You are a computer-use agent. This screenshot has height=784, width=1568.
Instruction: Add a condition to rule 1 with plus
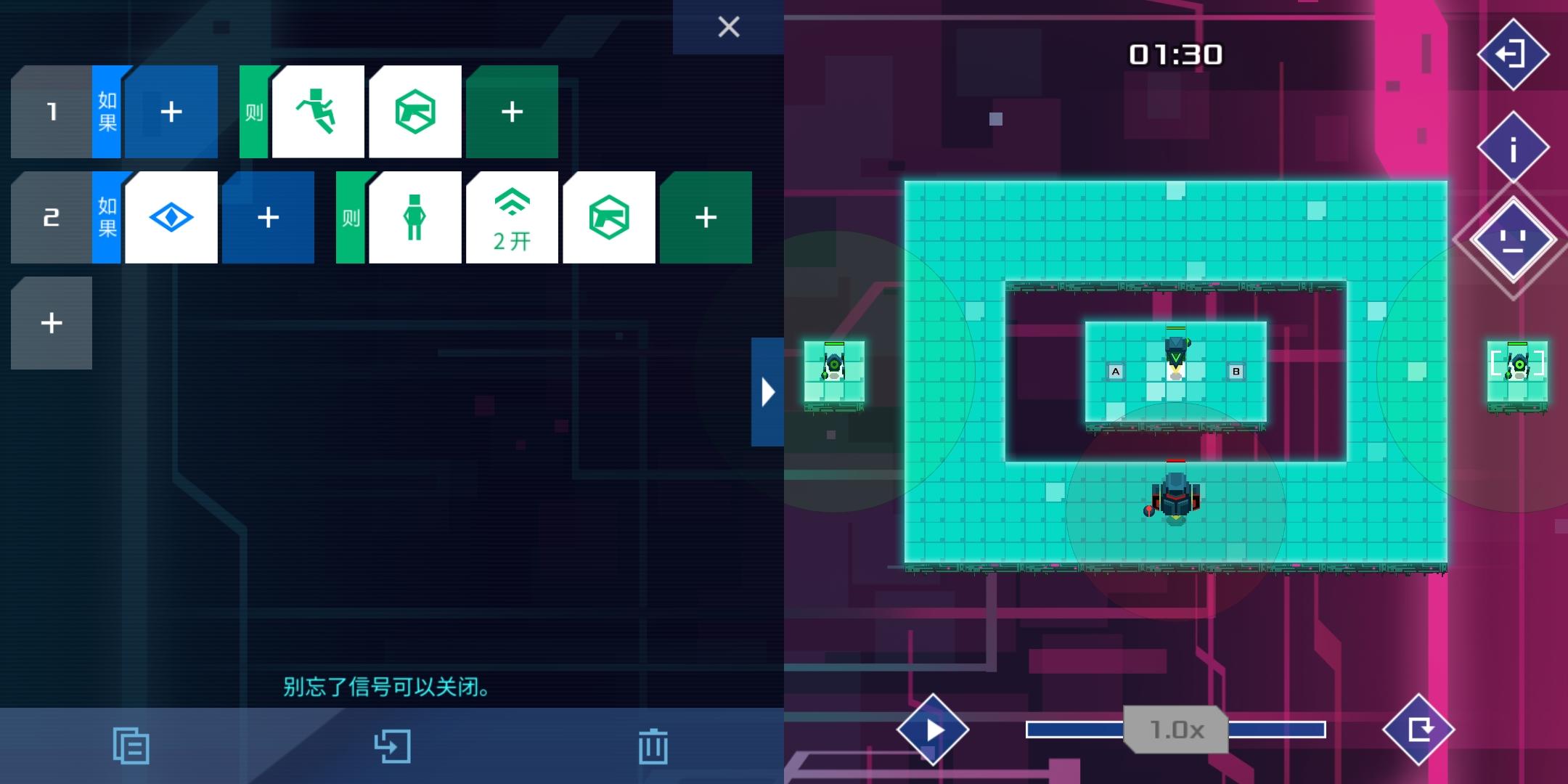click(171, 113)
